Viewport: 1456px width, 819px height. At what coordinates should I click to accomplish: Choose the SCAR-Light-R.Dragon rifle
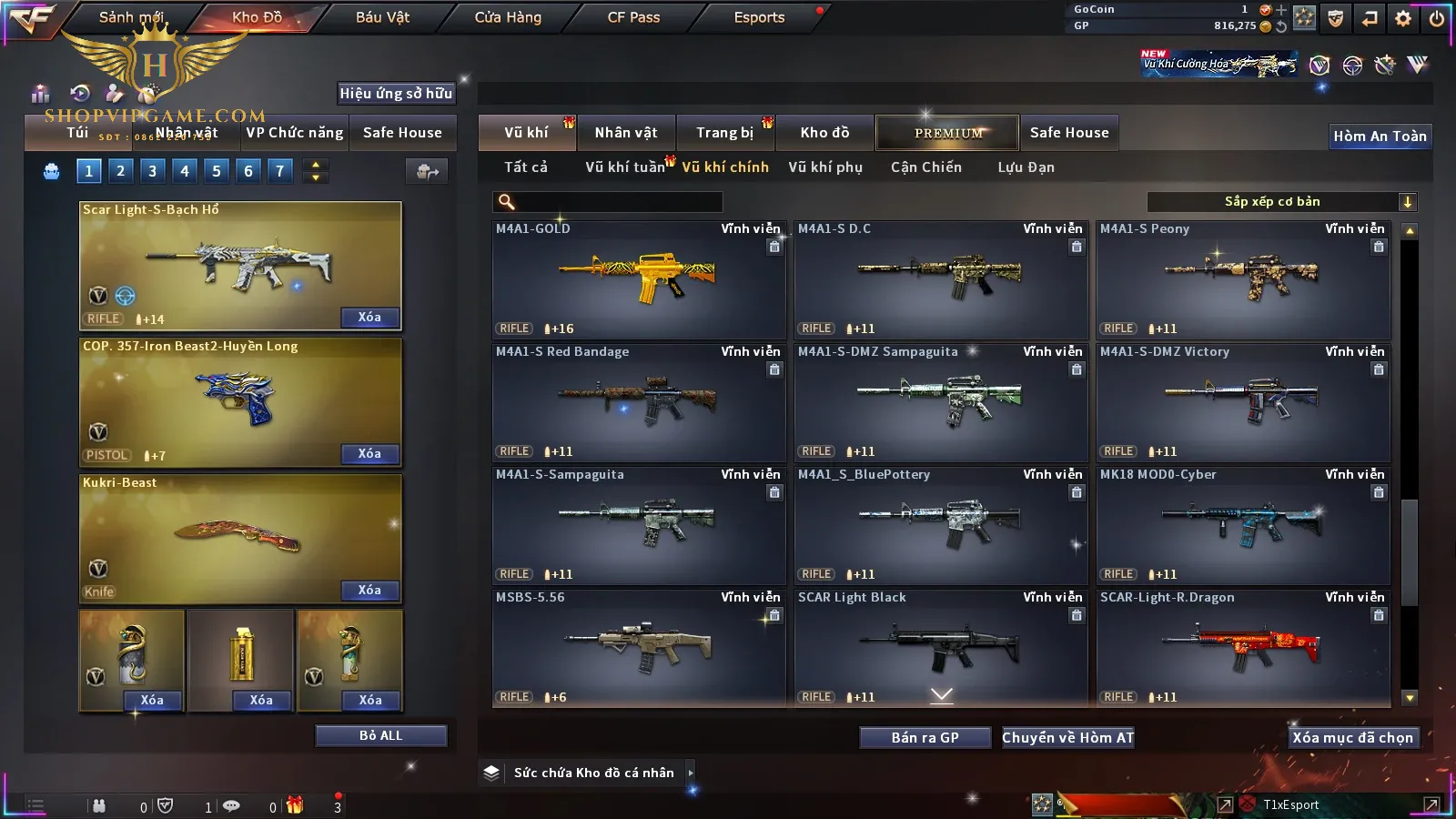point(1242,647)
